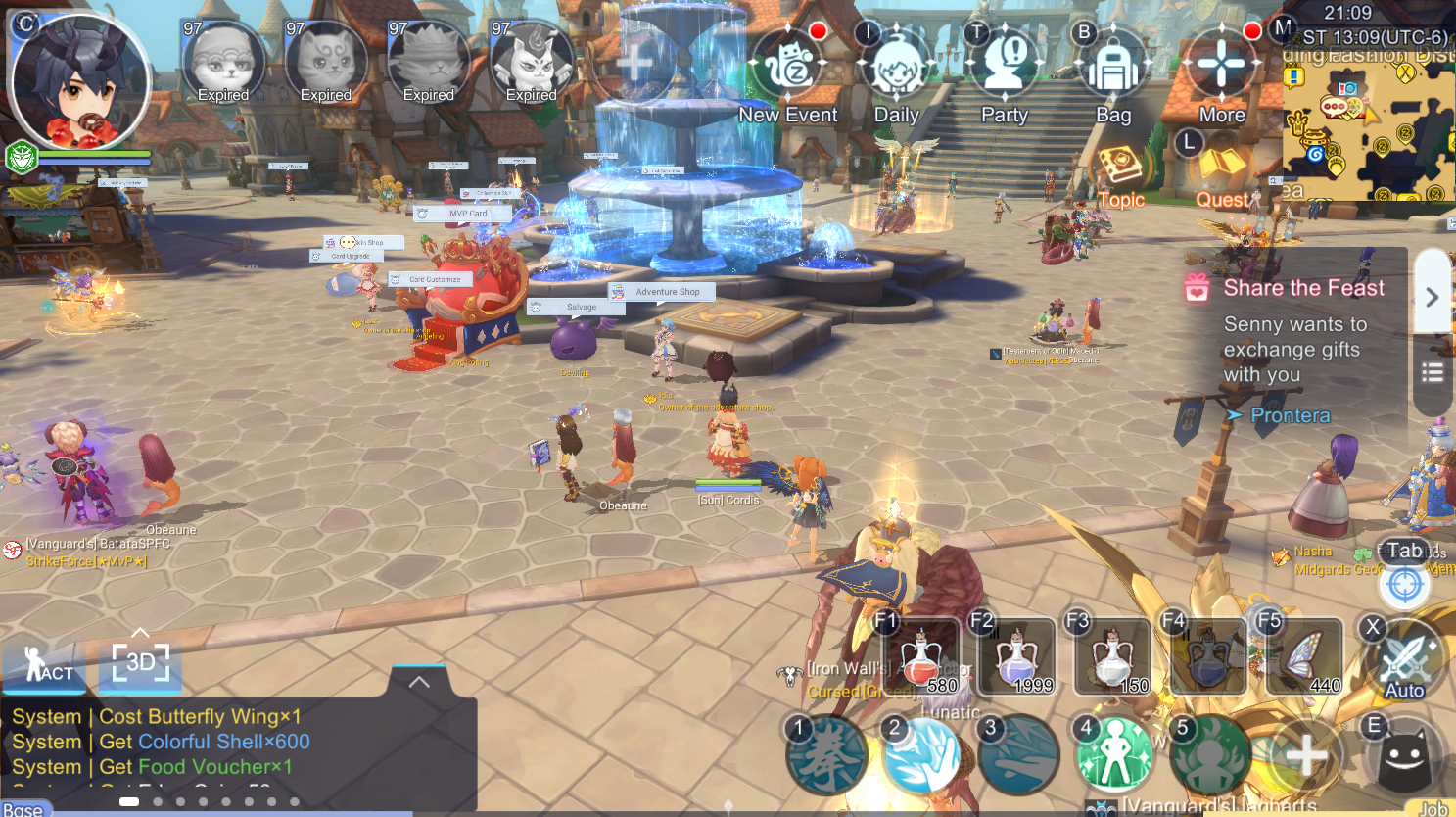The width and height of the screenshot is (1456, 817).
Task: Add a skill to the plus slot
Action: point(1305,756)
